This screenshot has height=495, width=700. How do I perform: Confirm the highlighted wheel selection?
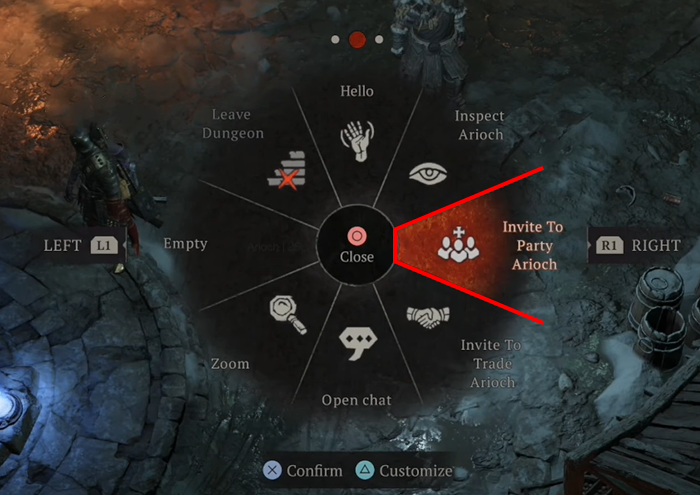[302, 470]
